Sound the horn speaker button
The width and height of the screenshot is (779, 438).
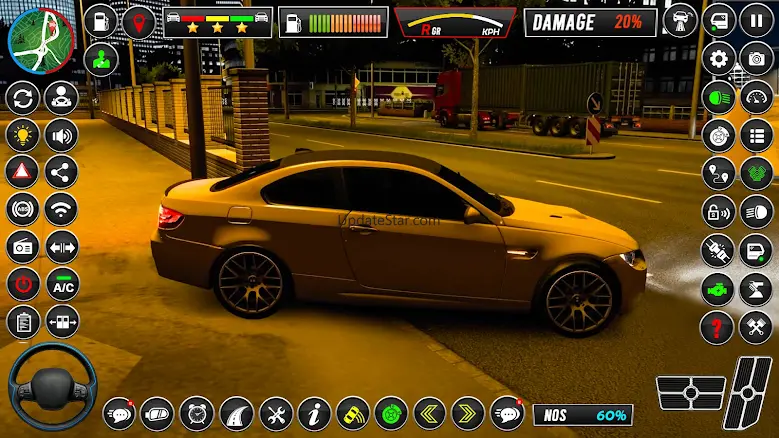tap(62, 135)
